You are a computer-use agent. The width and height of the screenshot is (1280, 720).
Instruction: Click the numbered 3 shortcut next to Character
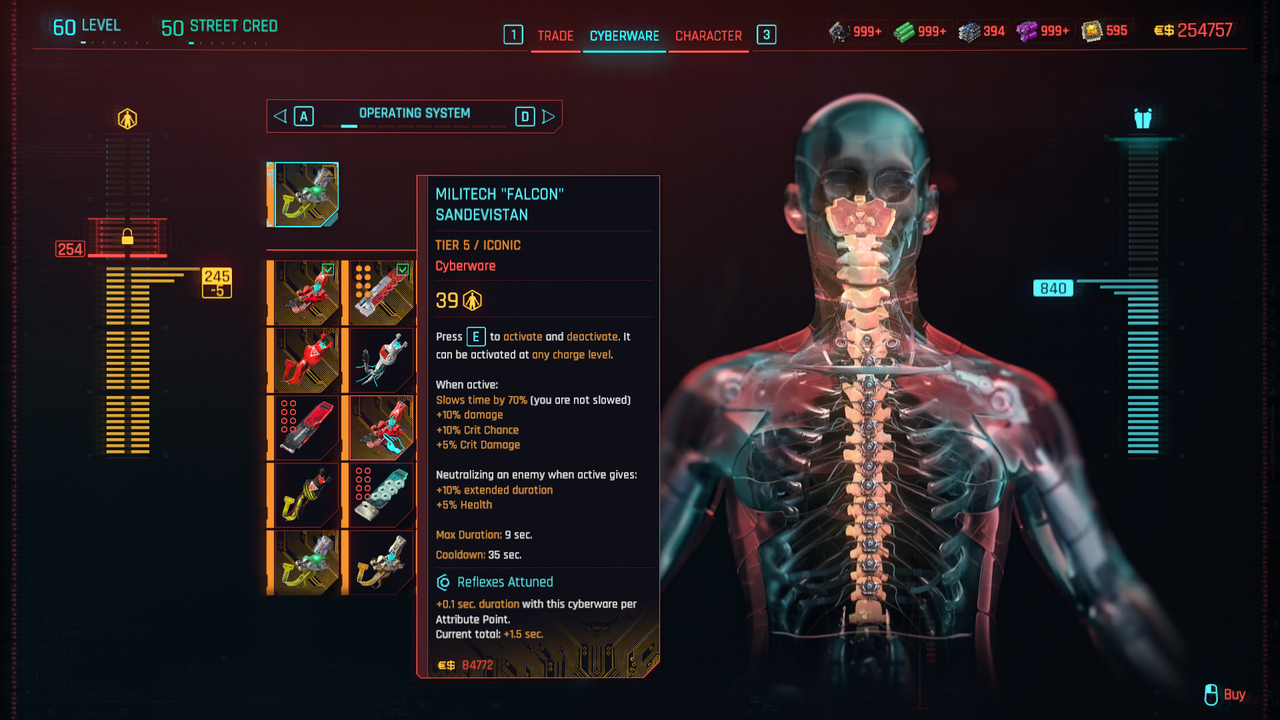pyautogui.click(x=765, y=35)
